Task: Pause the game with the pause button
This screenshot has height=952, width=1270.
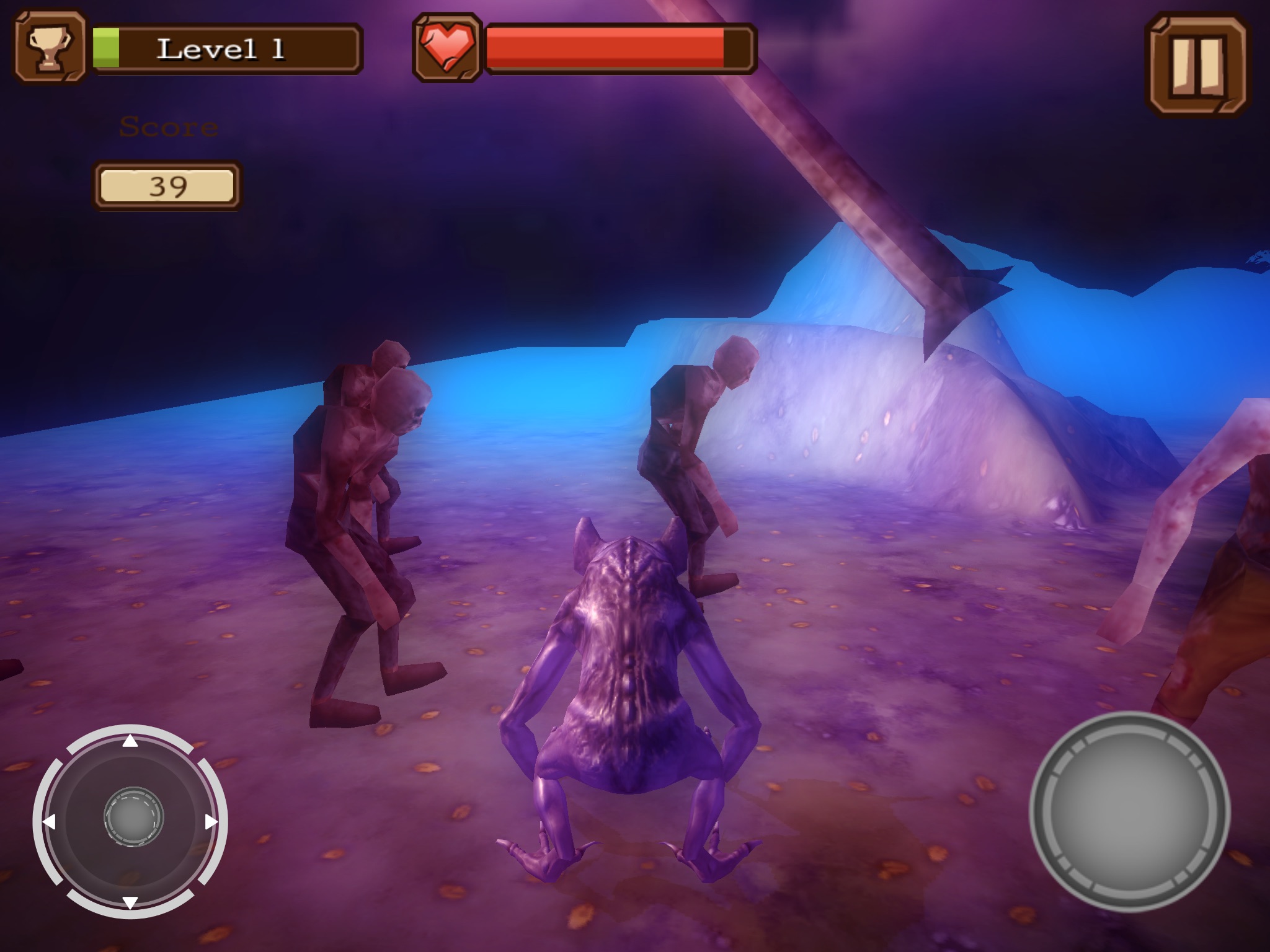Action: 1197,65
